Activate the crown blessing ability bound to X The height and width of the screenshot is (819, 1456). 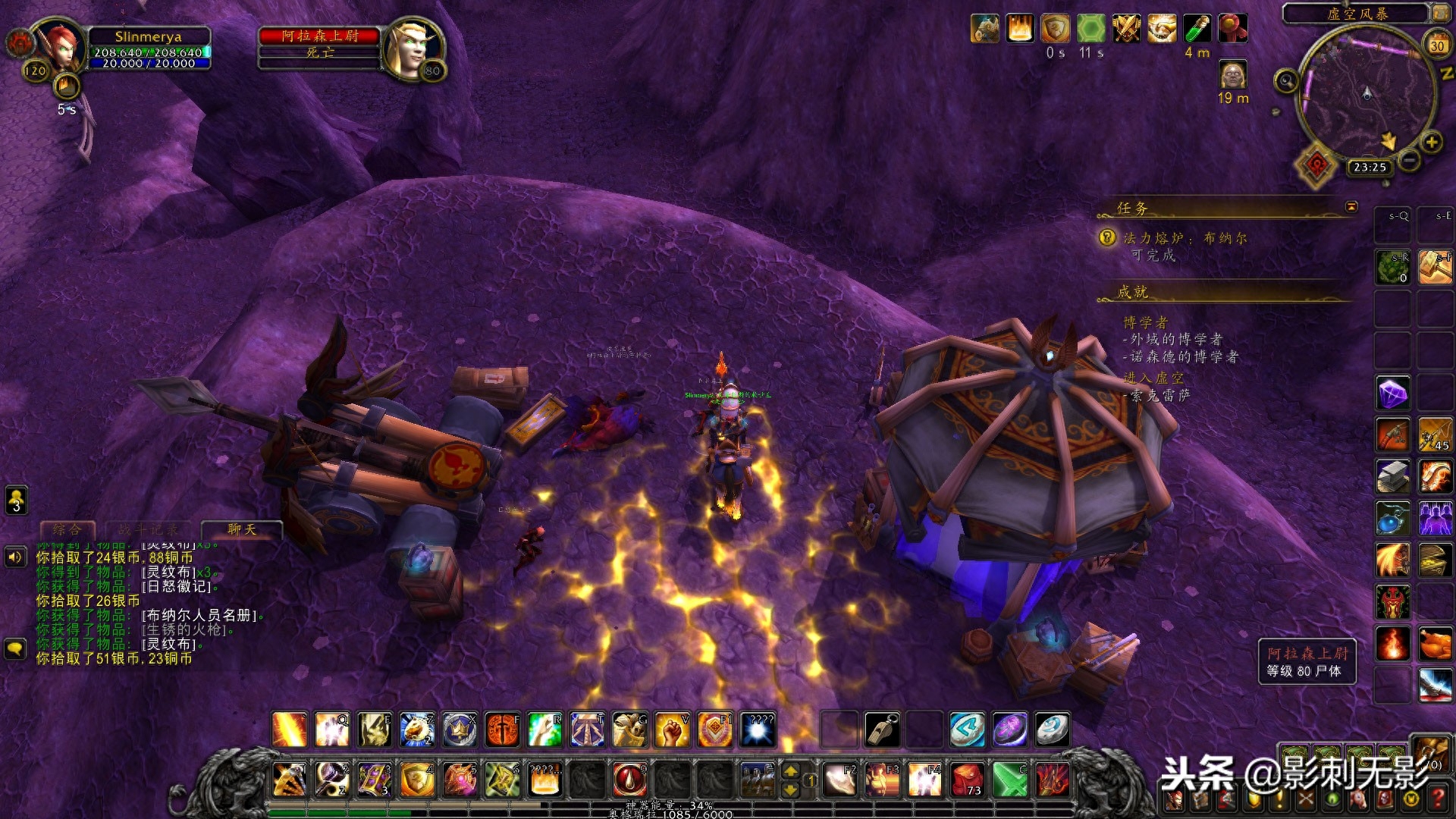click(x=460, y=730)
